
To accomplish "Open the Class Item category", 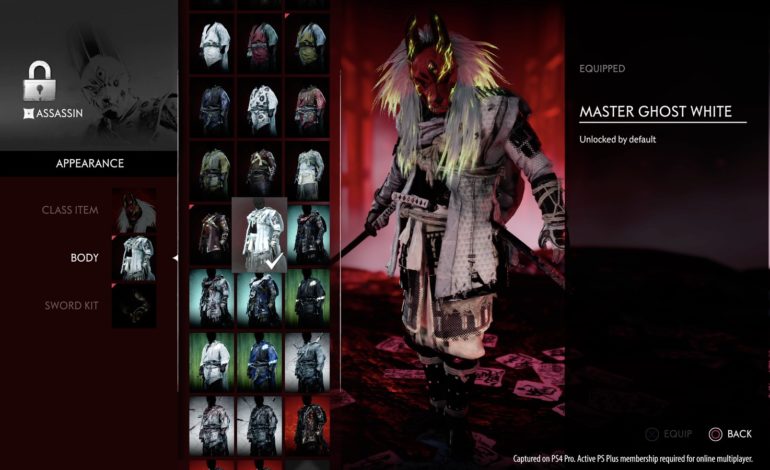I will pos(69,211).
